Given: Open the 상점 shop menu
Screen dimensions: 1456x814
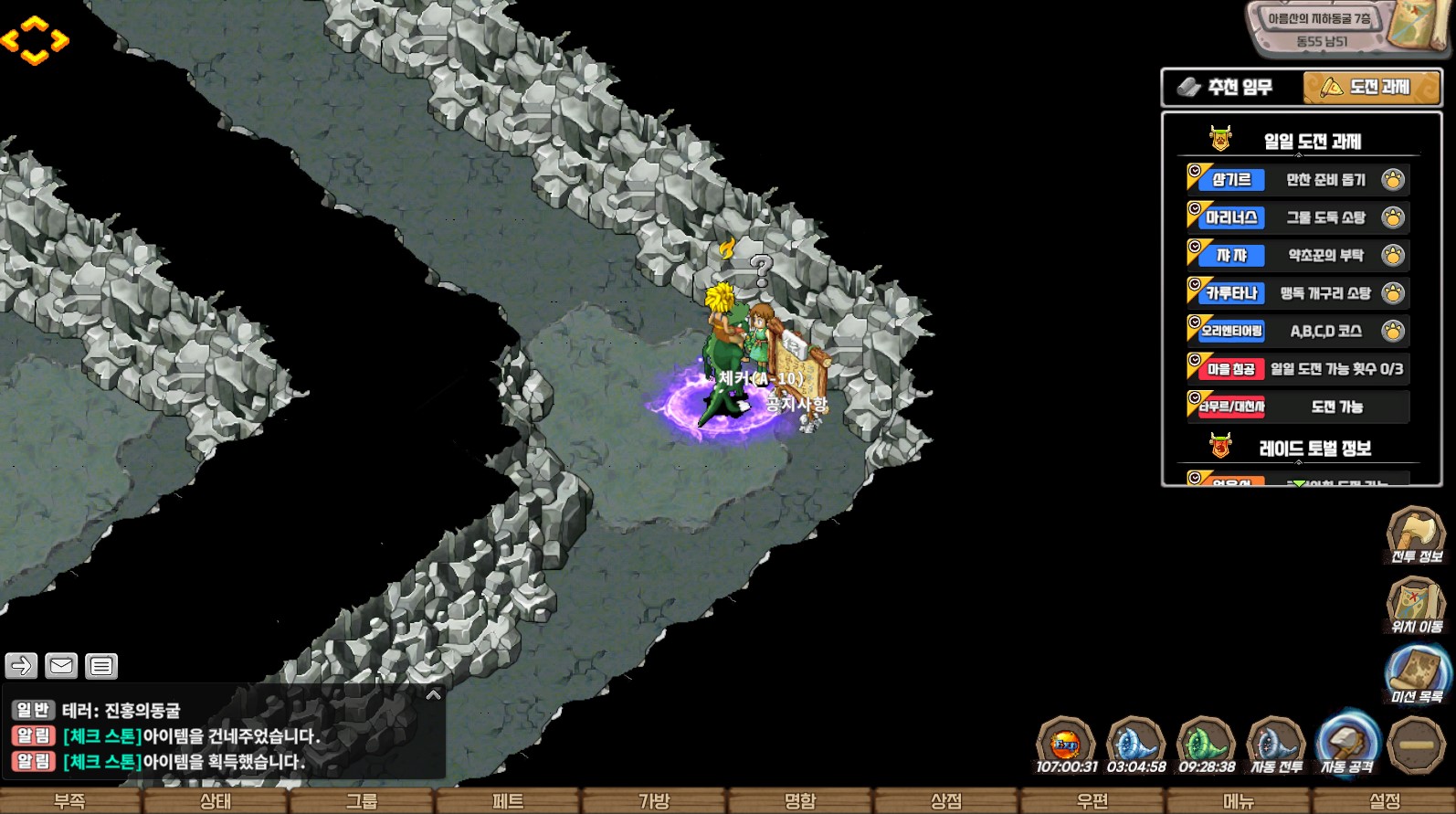Looking at the screenshot, I should coord(946,801).
